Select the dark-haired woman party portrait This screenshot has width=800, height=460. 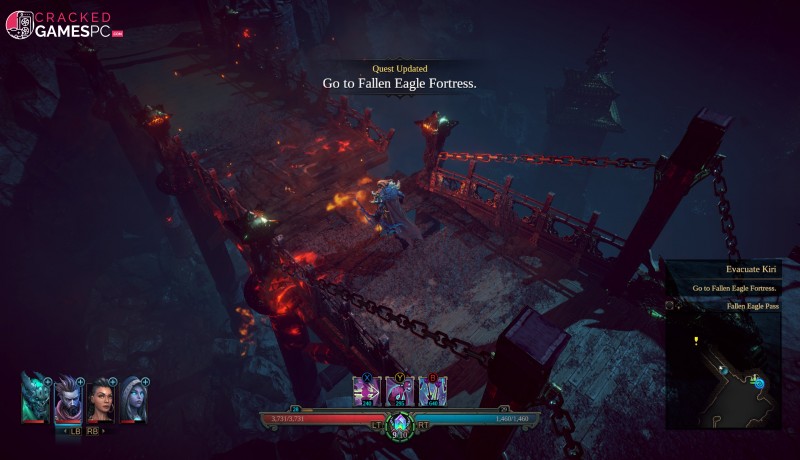tap(101, 402)
